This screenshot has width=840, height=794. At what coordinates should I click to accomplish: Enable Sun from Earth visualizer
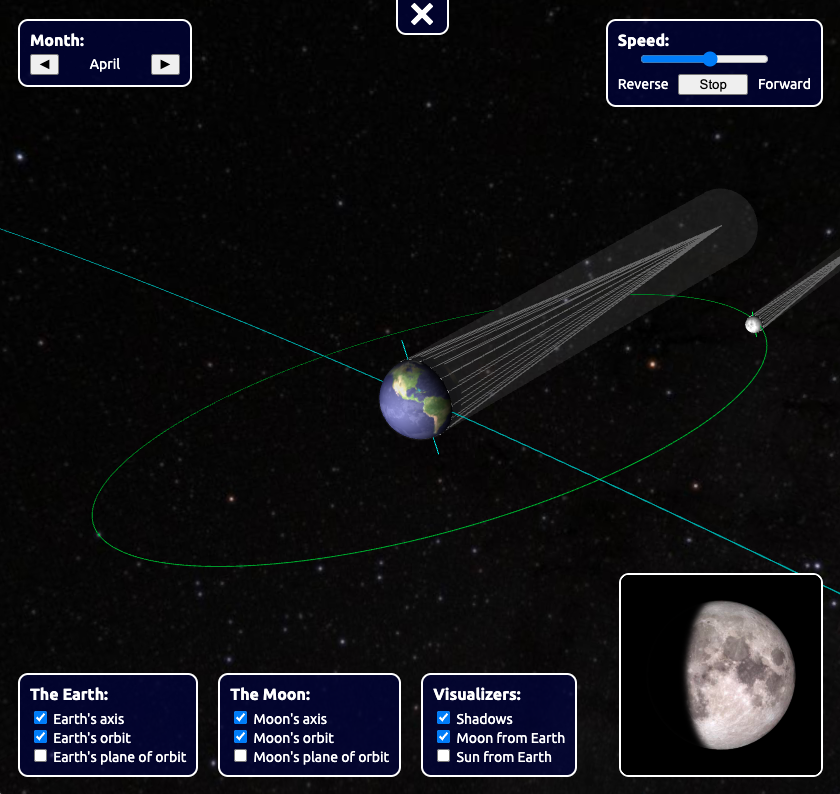point(444,756)
